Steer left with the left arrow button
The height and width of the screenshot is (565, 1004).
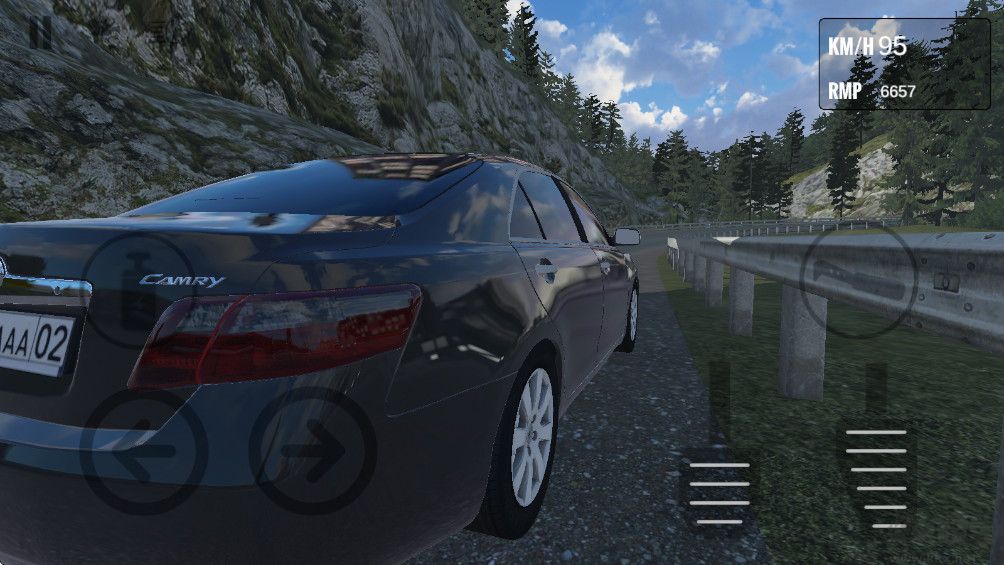tap(143, 451)
